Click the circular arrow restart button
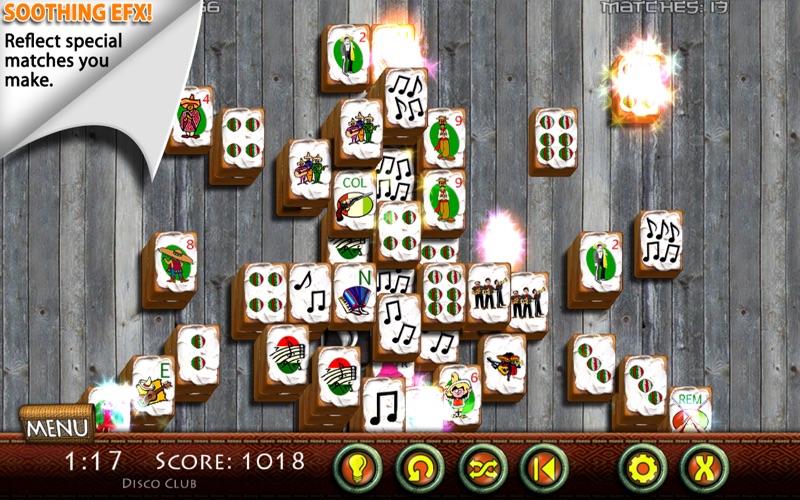The image size is (800, 500). pyautogui.click(x=420, y=465)
